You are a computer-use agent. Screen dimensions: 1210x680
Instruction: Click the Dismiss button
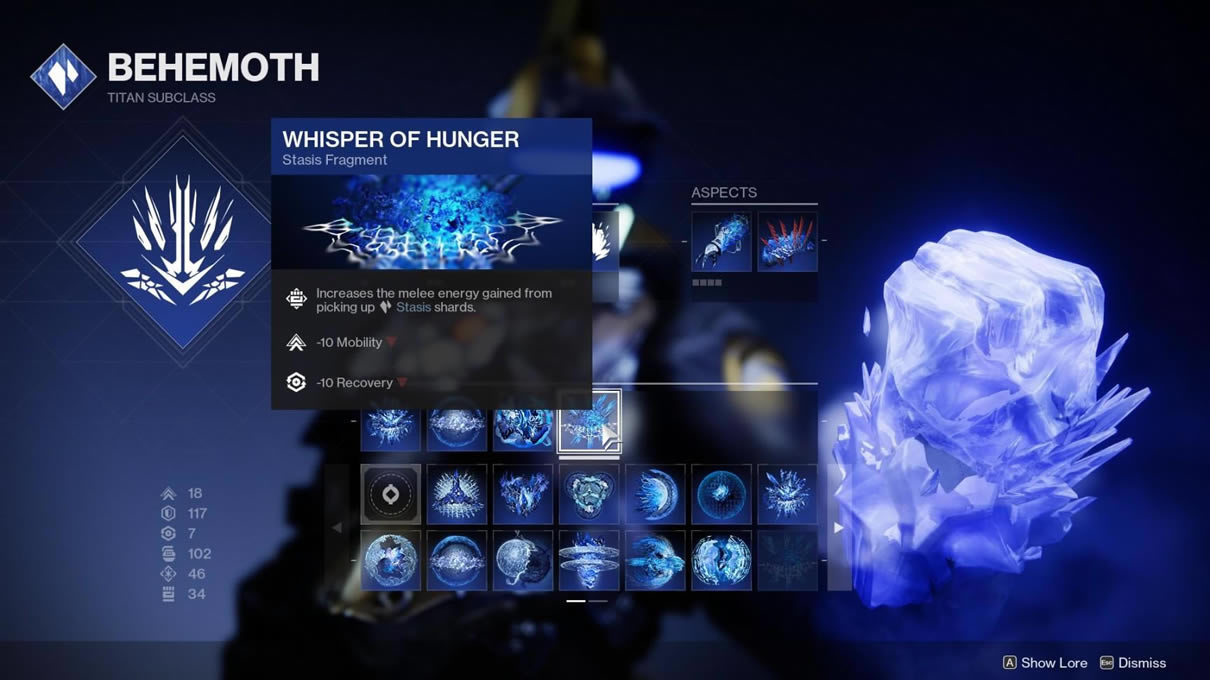(1133, 662)
